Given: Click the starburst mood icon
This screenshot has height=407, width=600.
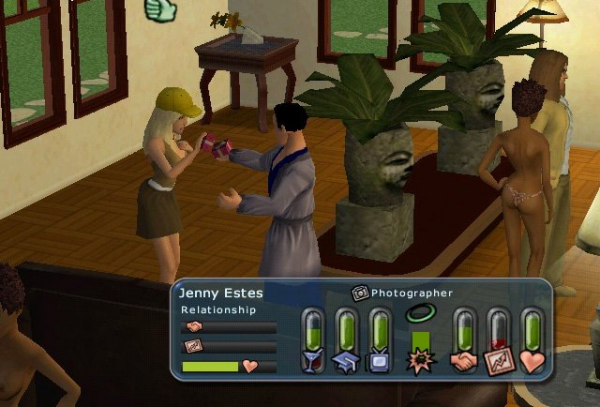Looking at the screenshot, I should [x=420, y=362].
